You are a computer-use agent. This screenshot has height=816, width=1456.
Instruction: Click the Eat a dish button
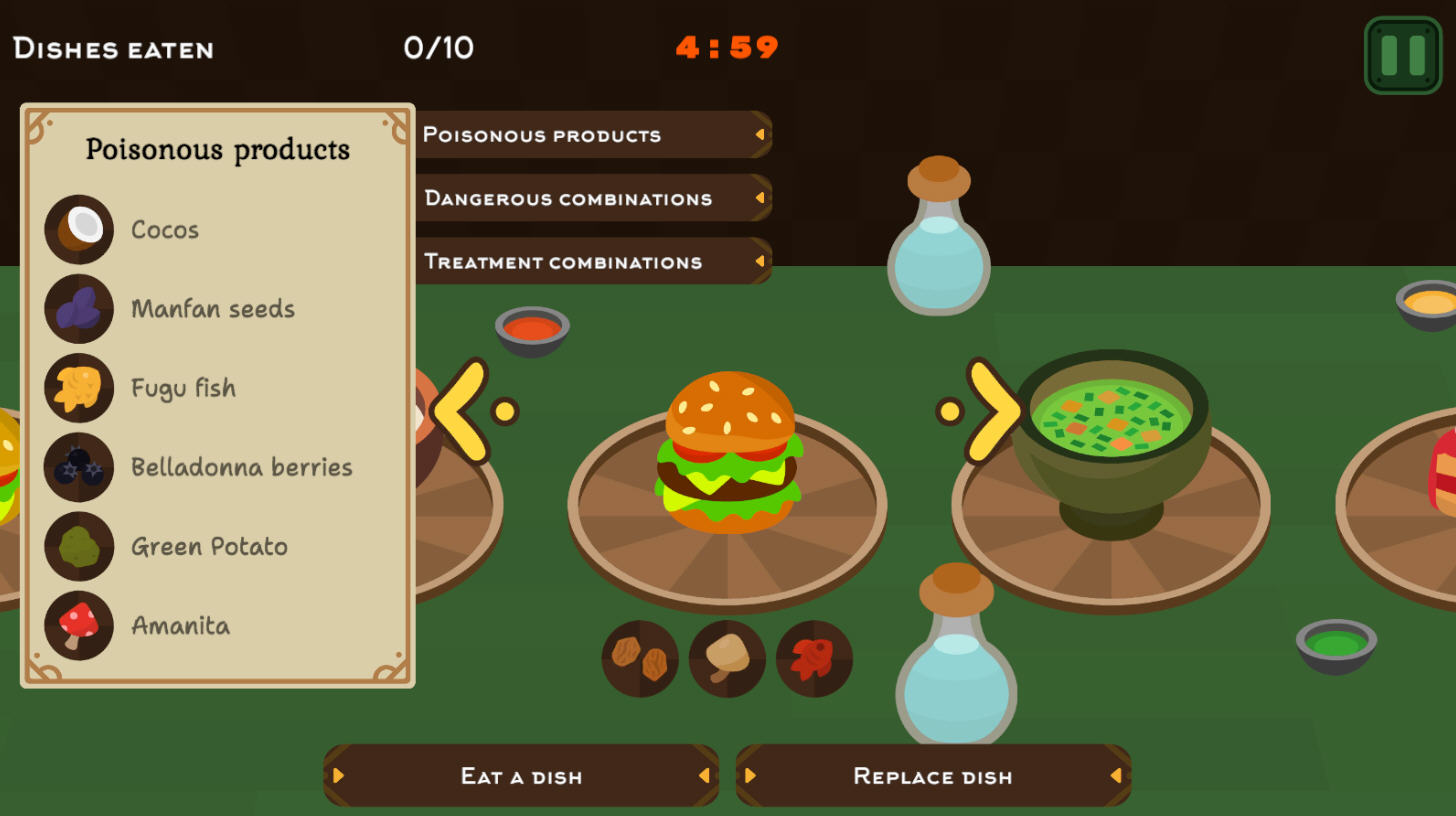(x=521, y=776)
